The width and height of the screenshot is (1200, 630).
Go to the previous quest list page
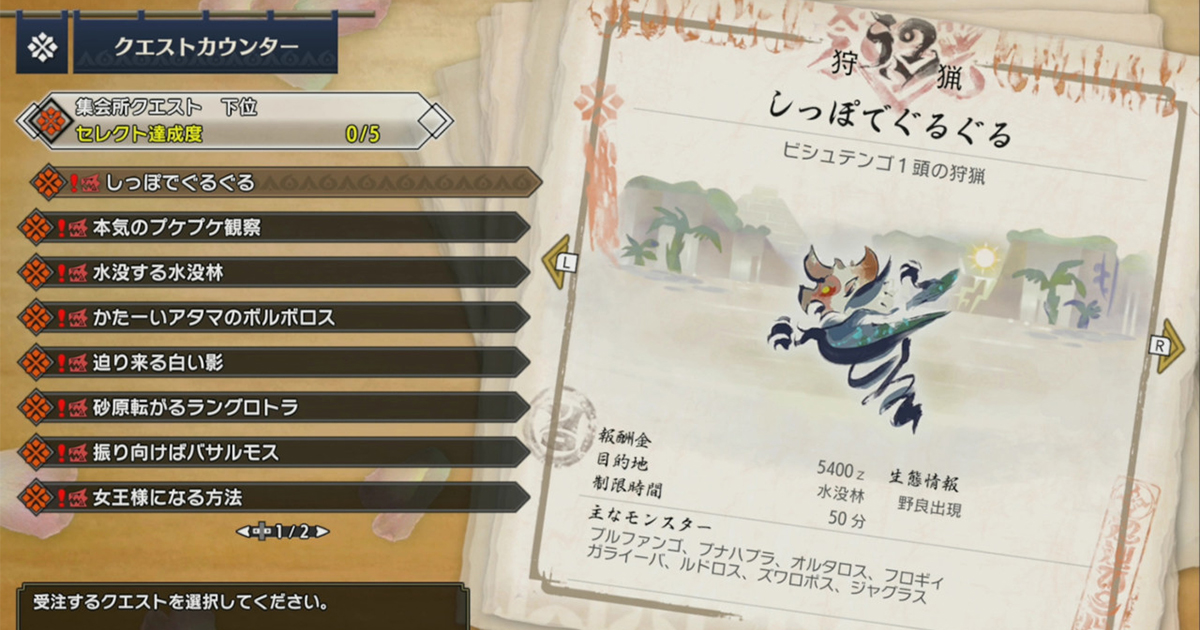point(243,532)
